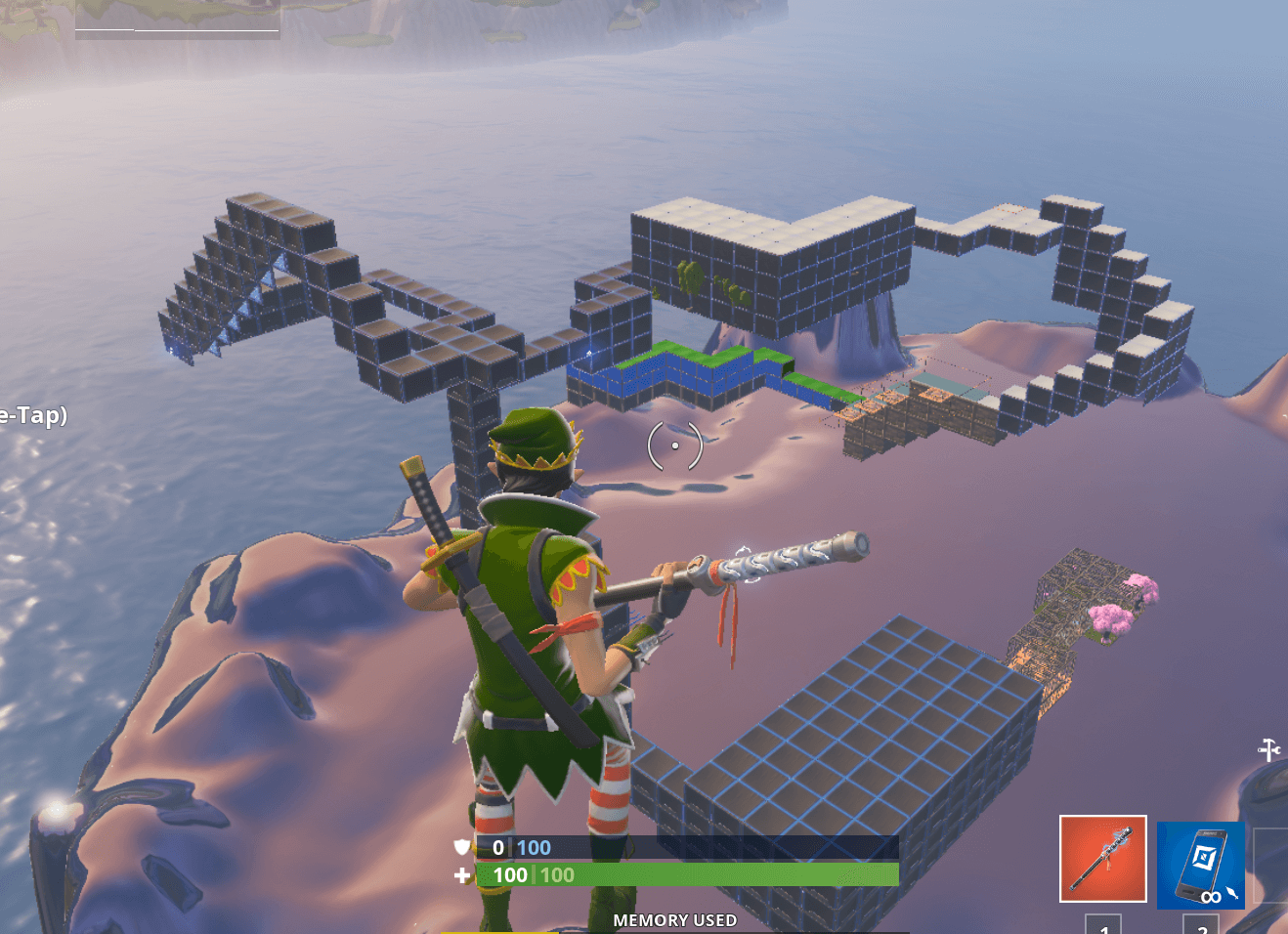This screenshot has height=934, width=1288.
Task: Click the crosshair reticle in the screen center
Action: pos(675,446)
